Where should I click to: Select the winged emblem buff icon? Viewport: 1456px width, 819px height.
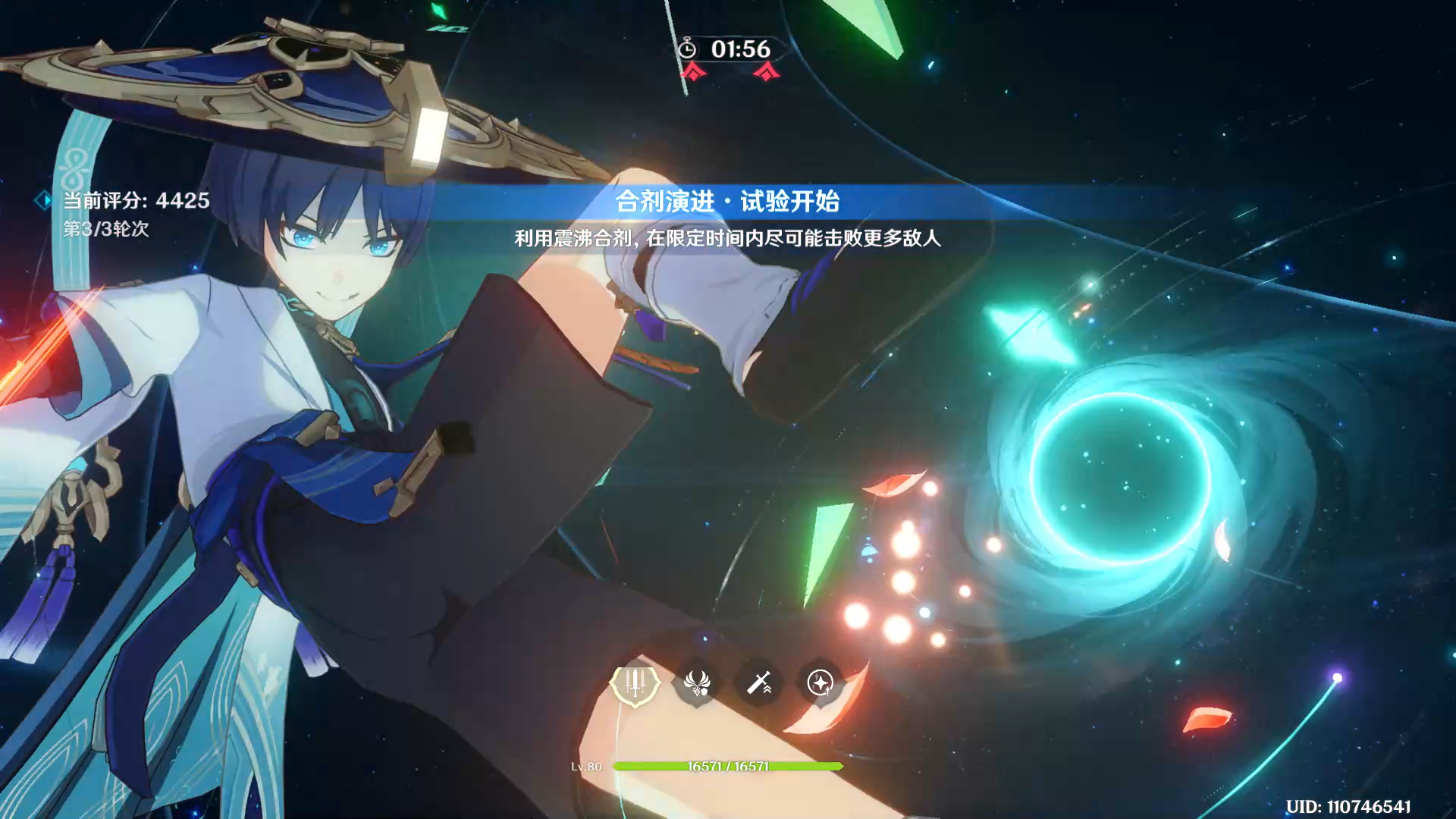(x=697, y=683)
